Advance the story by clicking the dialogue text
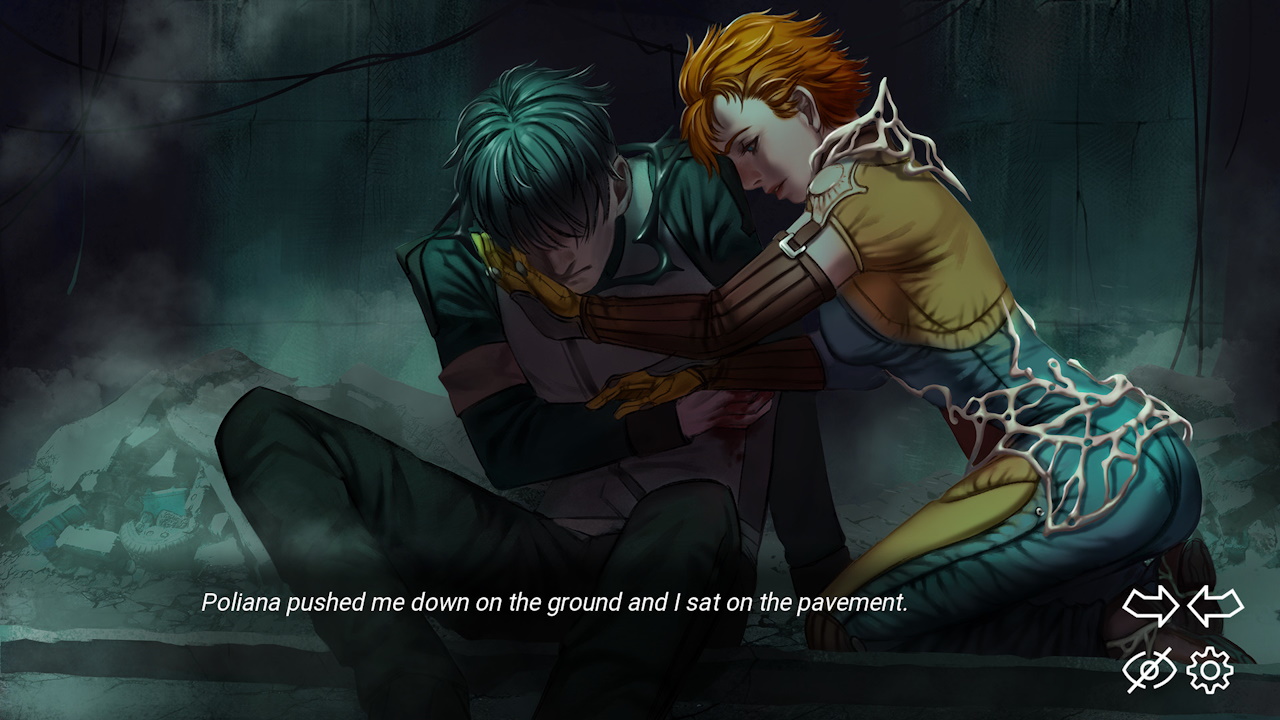Image resolution: width=1280 pixels, height=720 pixels. point(555,603)
